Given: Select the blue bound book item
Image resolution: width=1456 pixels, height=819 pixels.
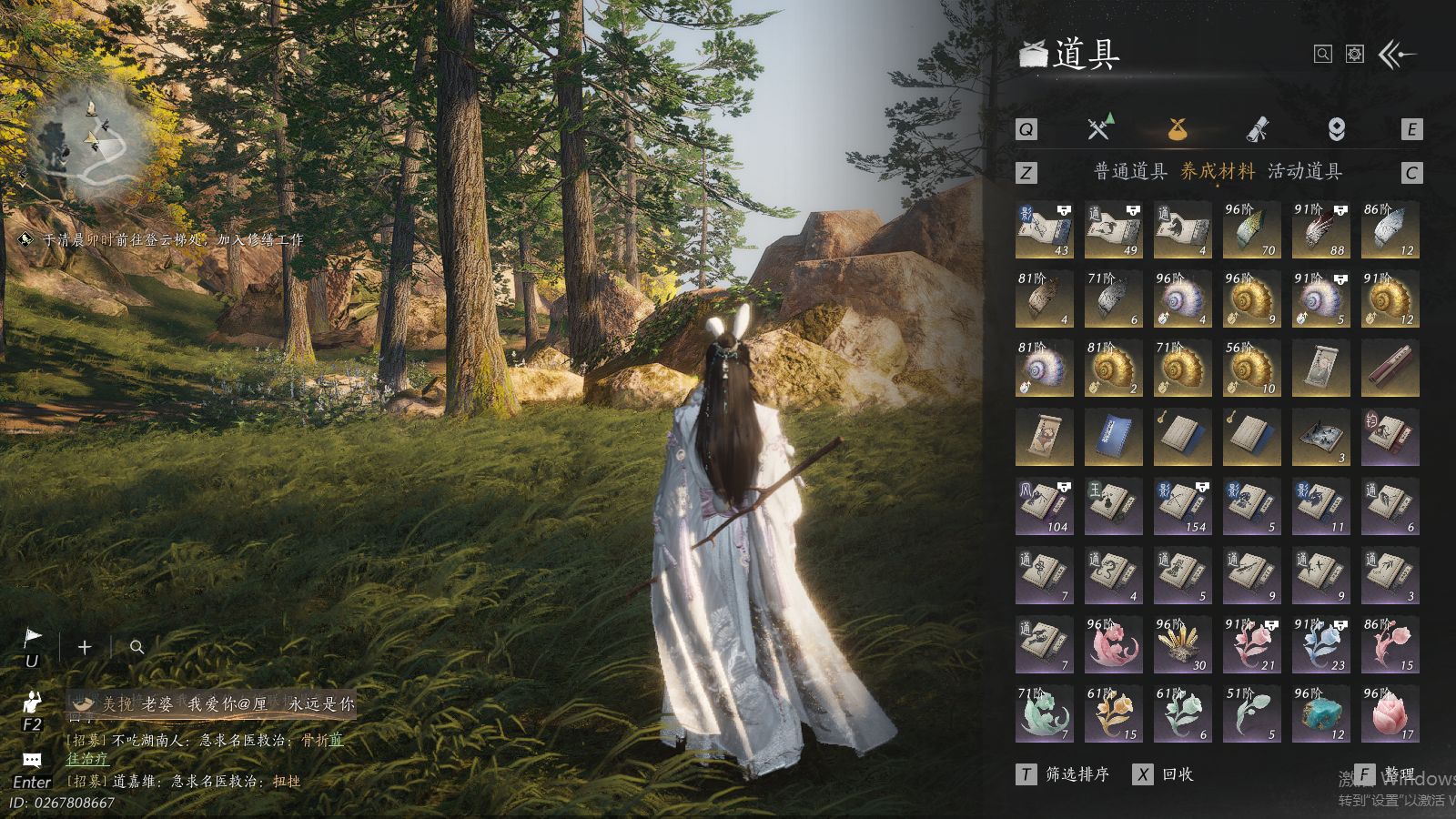Looking at the screenshot, I should pos(1113,438).
